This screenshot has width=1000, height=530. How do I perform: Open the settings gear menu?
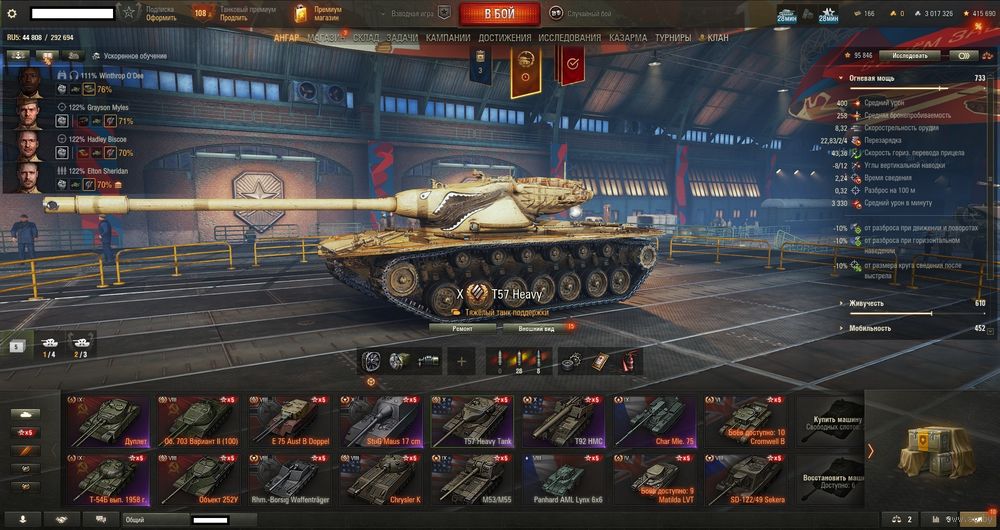12,13
